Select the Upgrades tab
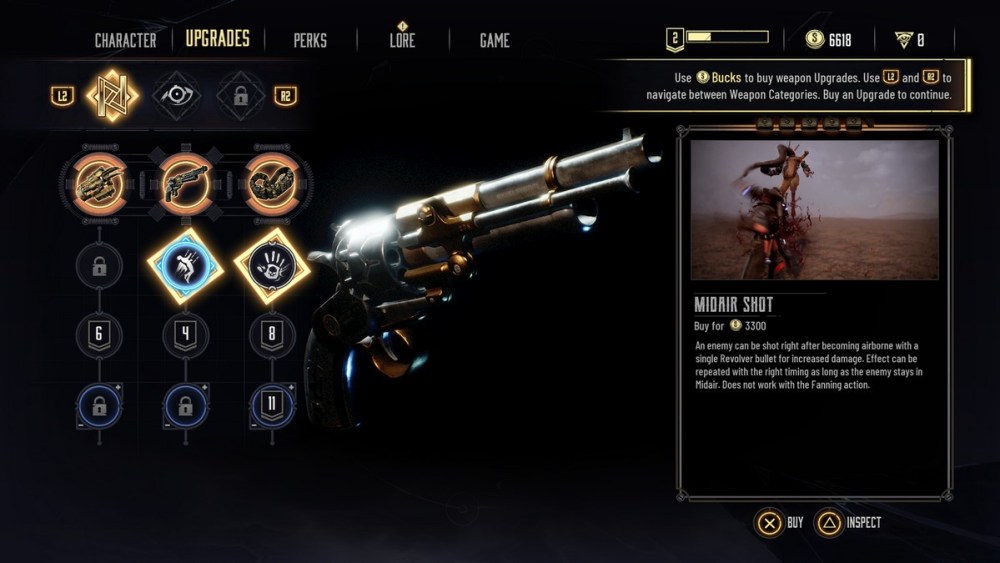This screenshot has width=1000, height=563. 217,40
